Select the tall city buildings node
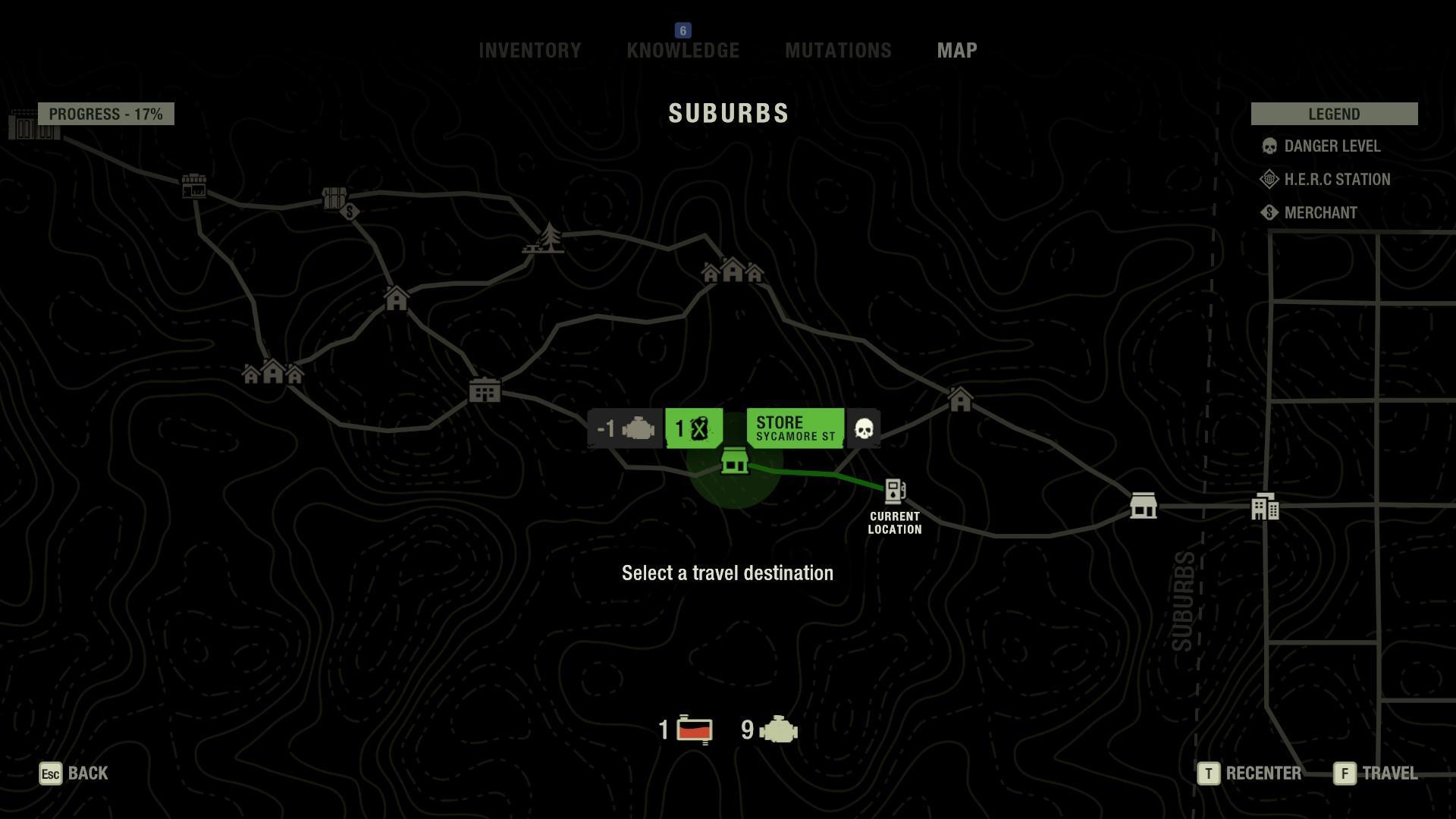1456x819 pixels. coord(1264,507)
